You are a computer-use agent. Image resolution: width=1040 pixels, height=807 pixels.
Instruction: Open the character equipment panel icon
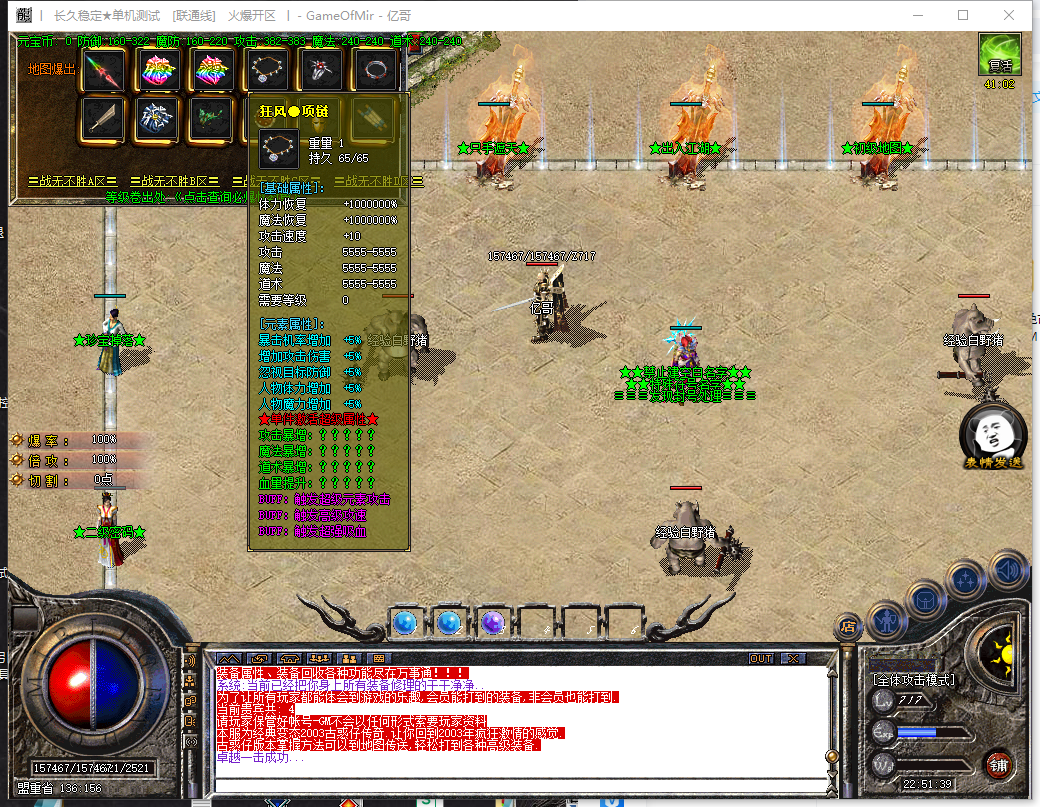(x=886, y=620)
